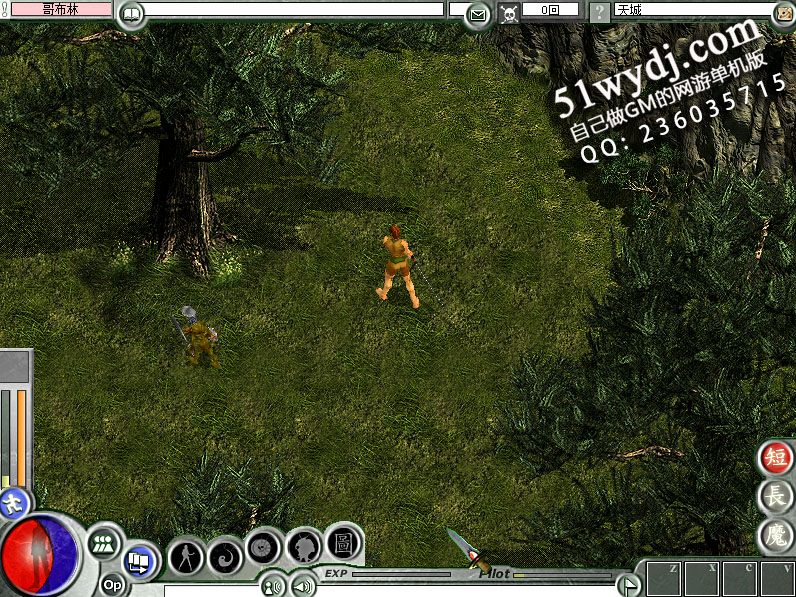Open the character silhouette menu
Viewport: 796px width, 597px height.
pyautogui.click(x=186, y=555)
